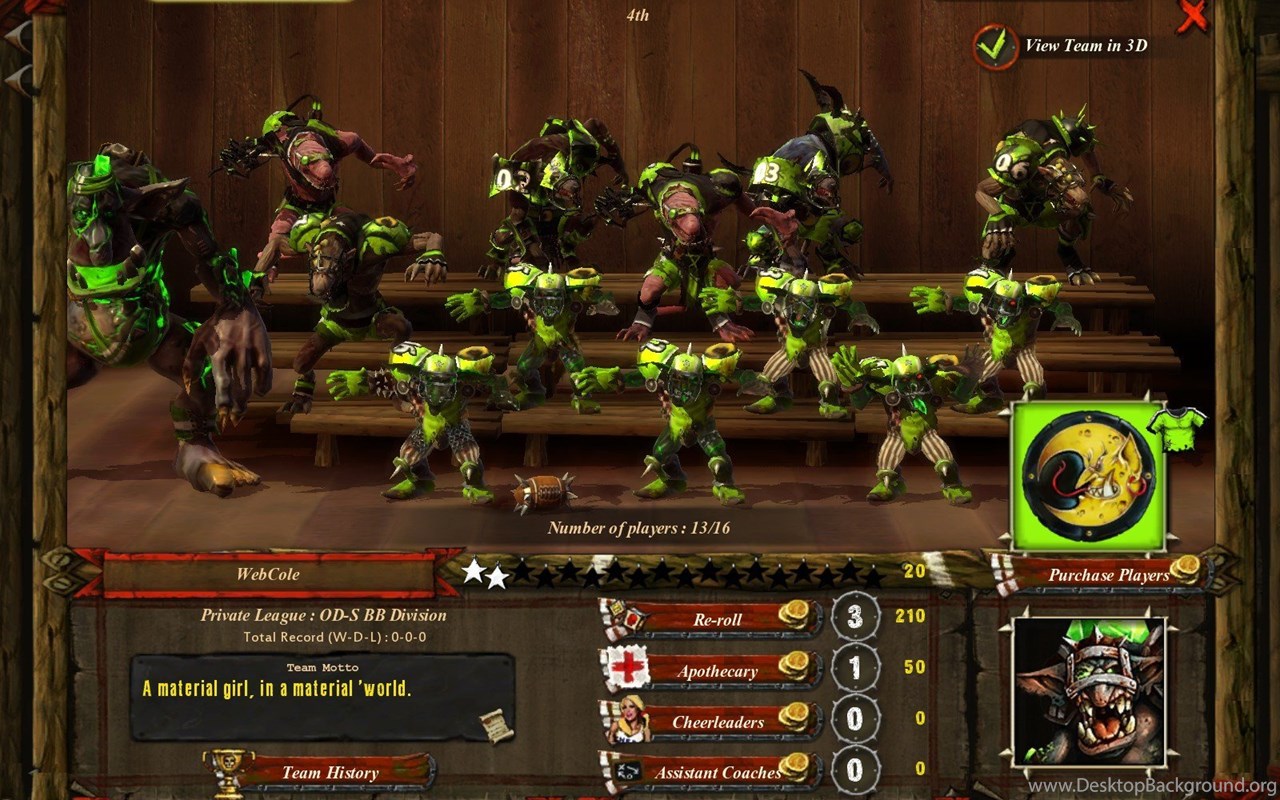This screenshot has height=800, width=1280.
Task: Buy a team Re-roll
Action: (718, 619)
